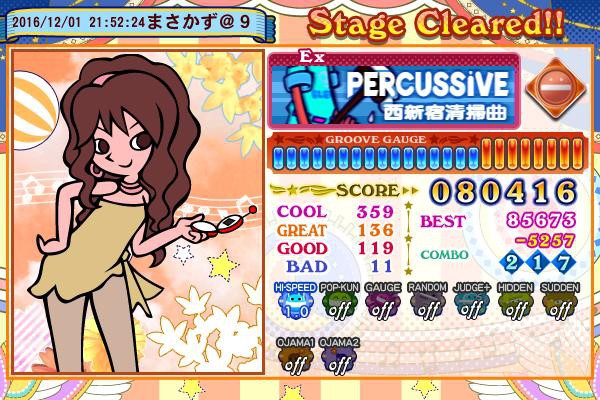Toggle the OJAMA2 option
Viewport: 600px width, 400px height.
(x=339, y=358)
